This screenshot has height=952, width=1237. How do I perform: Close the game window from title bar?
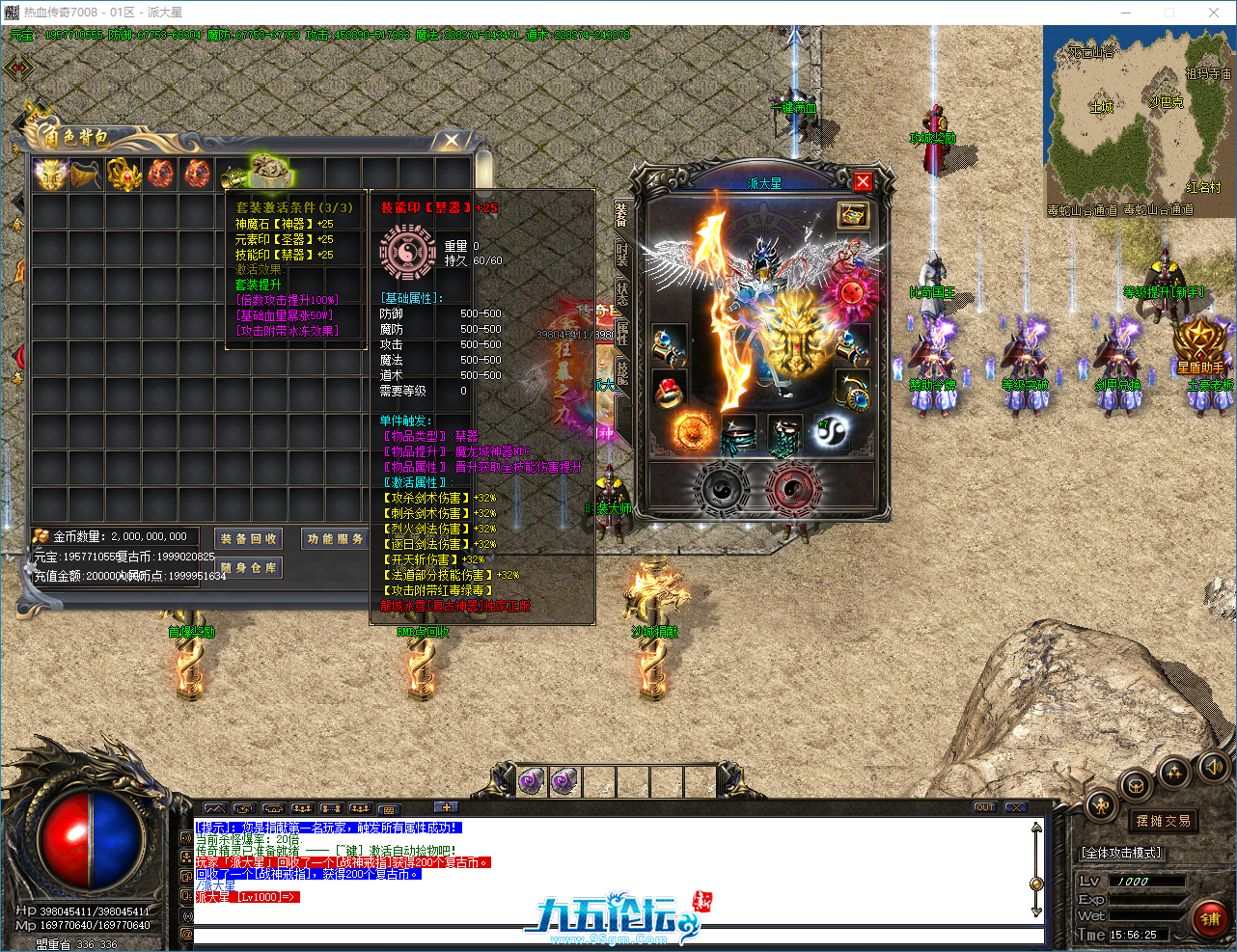pyautogui.click(x=1214, y=13)
